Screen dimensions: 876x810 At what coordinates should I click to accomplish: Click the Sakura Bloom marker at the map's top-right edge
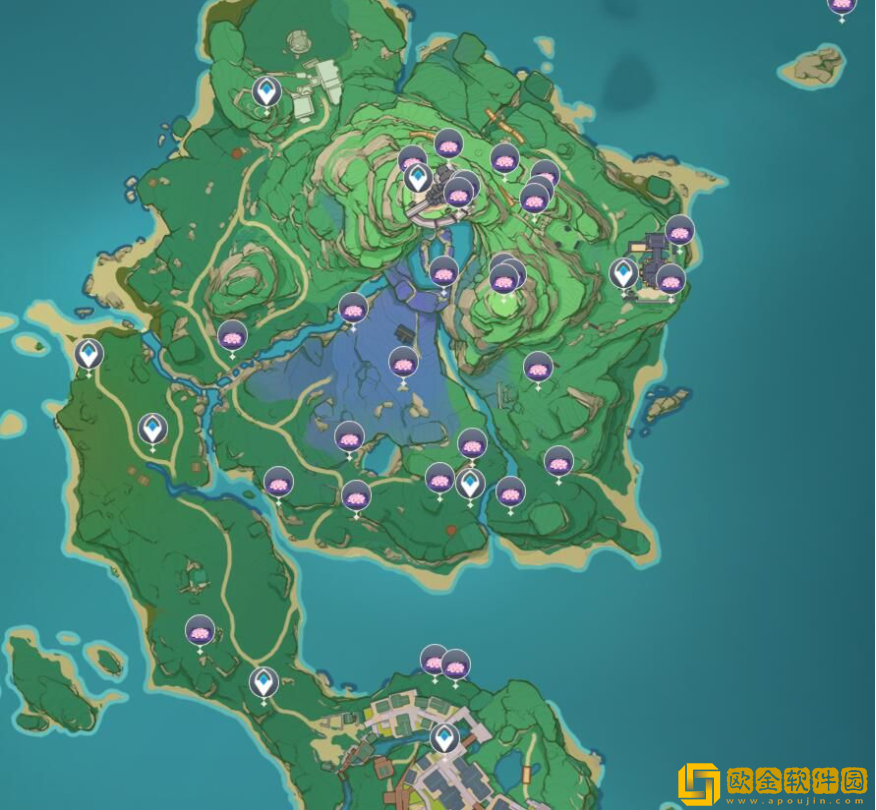click(x=842, y=5)
